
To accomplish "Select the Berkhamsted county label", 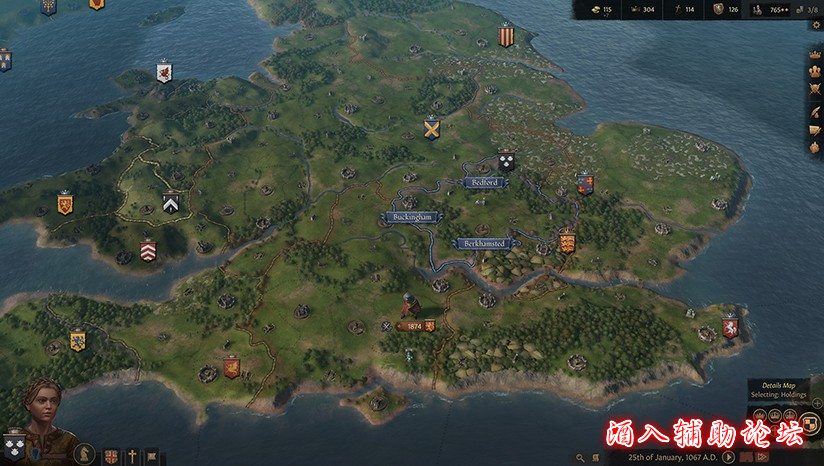I will (486, 243).
